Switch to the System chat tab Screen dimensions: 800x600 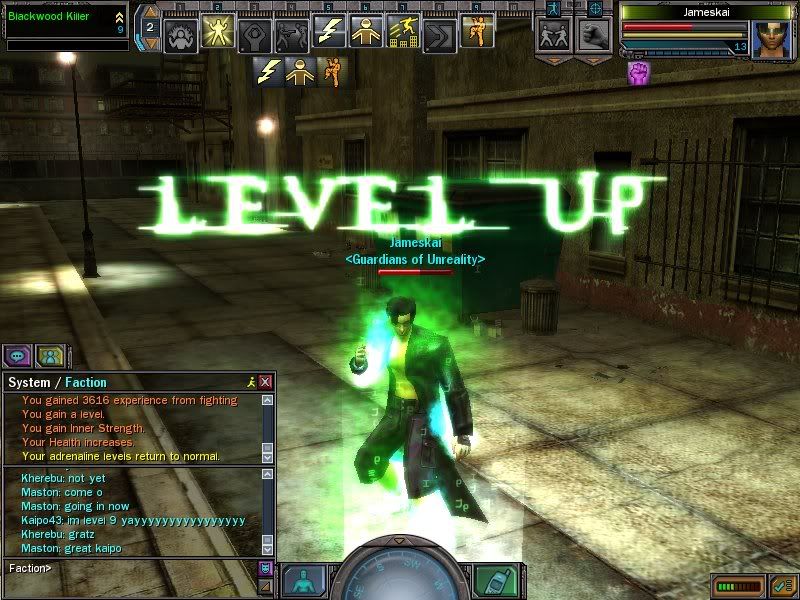click(28, 382)
